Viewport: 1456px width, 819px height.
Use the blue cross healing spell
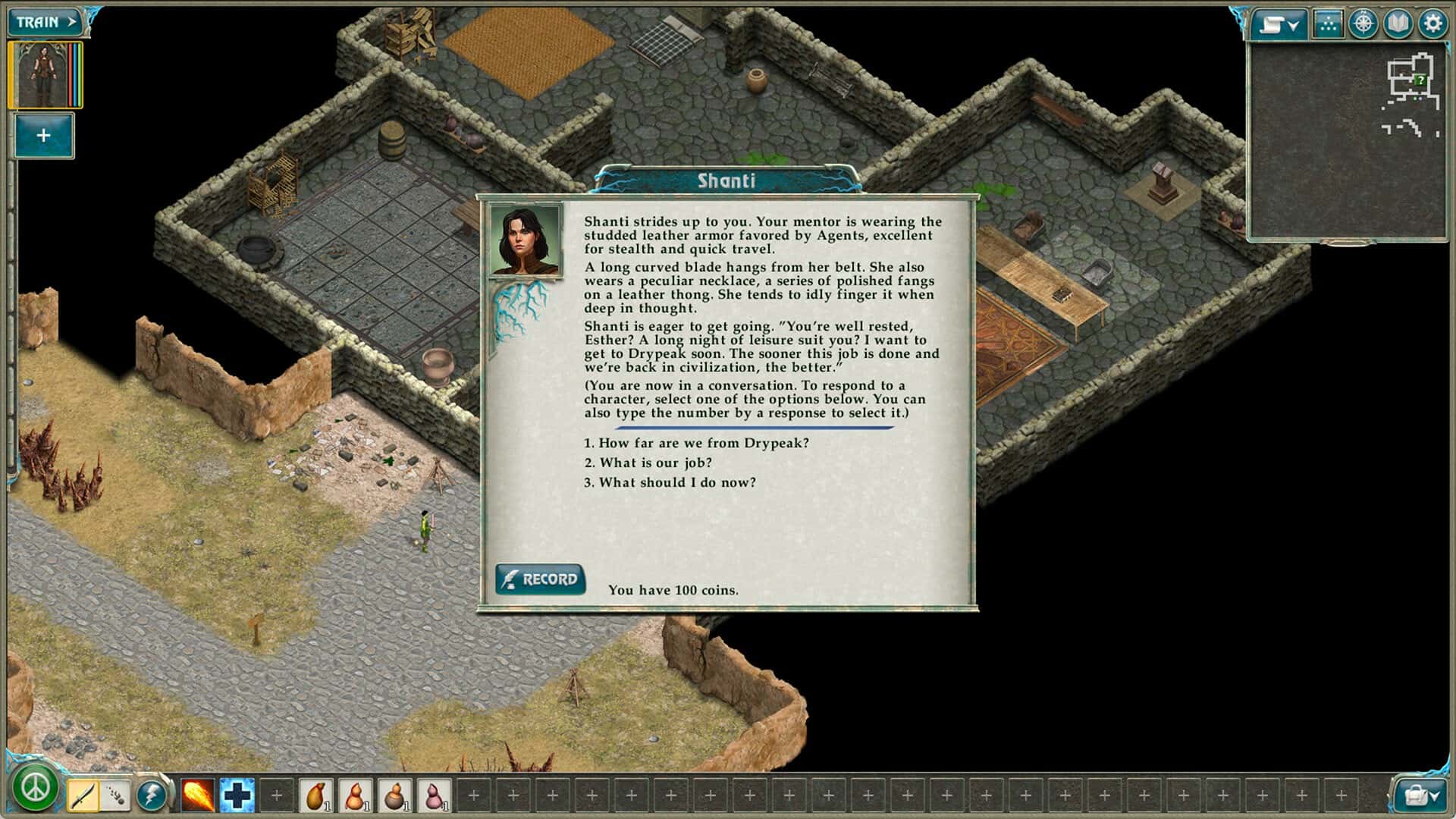click(237, 795)
